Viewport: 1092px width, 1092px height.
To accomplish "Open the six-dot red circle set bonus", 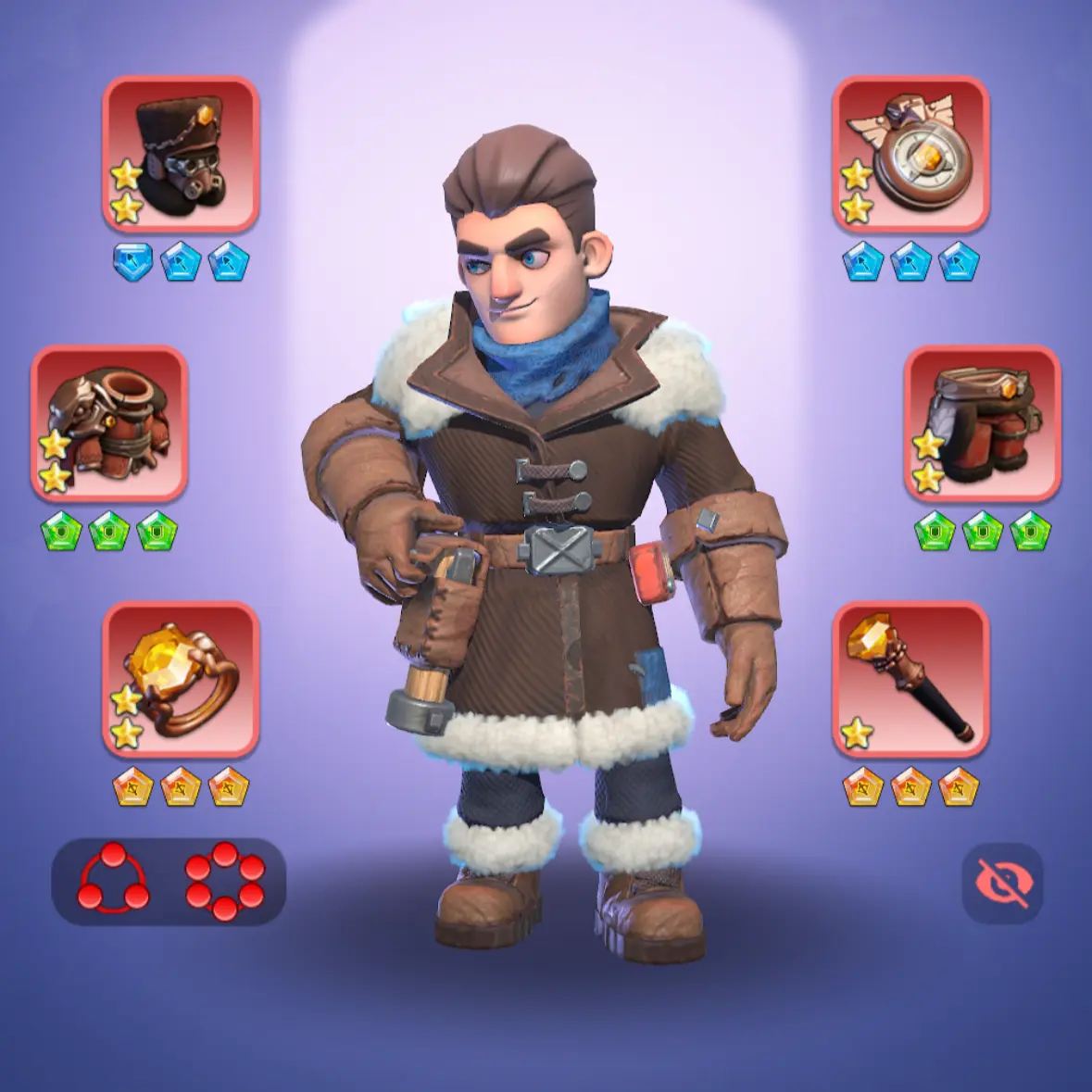I will pyautogui.click(x=224, y=880).
